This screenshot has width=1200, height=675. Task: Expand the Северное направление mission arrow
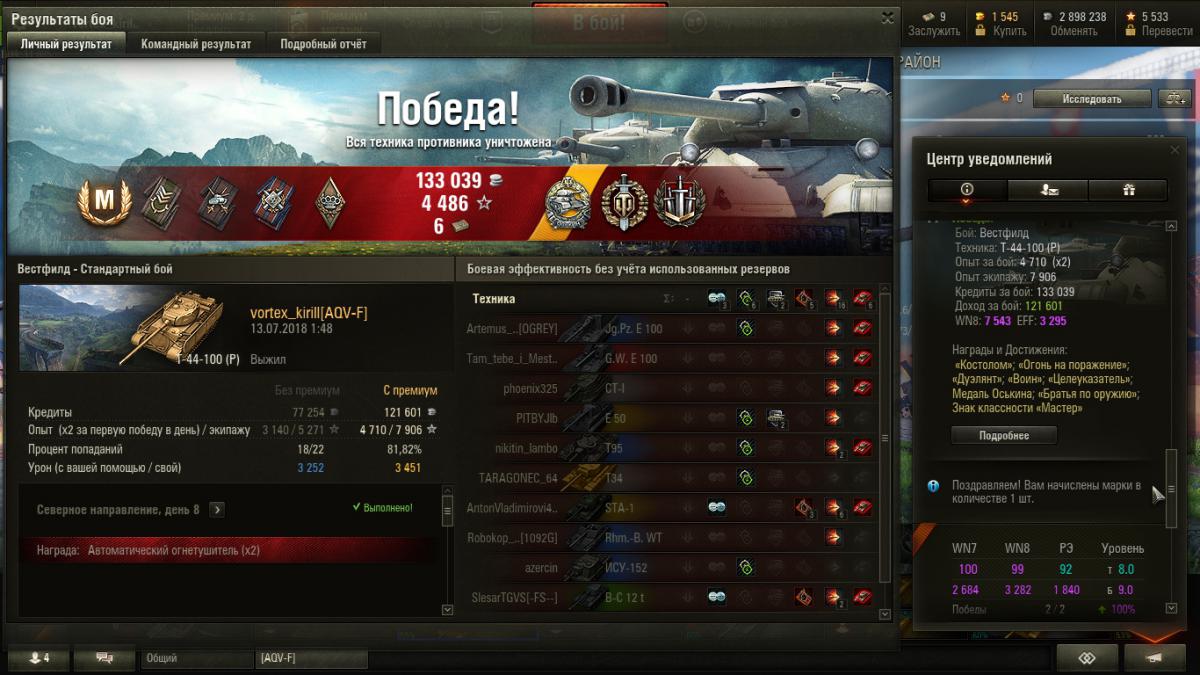tap(217, 509)
